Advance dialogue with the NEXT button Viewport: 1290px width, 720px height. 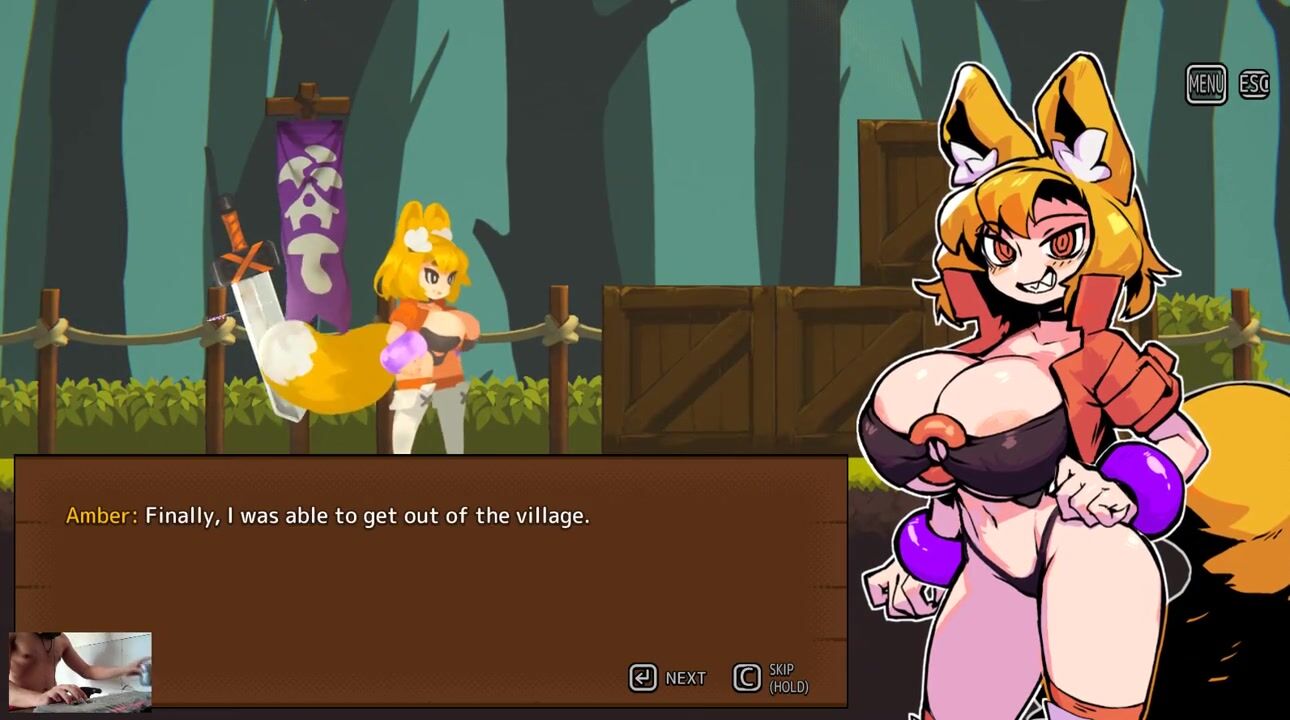668,678
